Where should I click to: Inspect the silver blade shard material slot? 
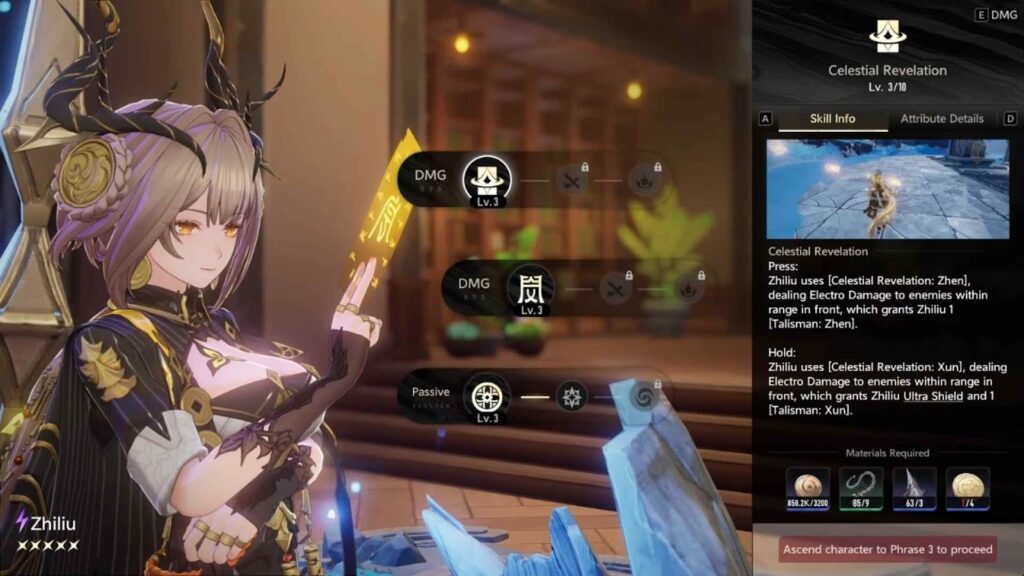pos(914,489)
